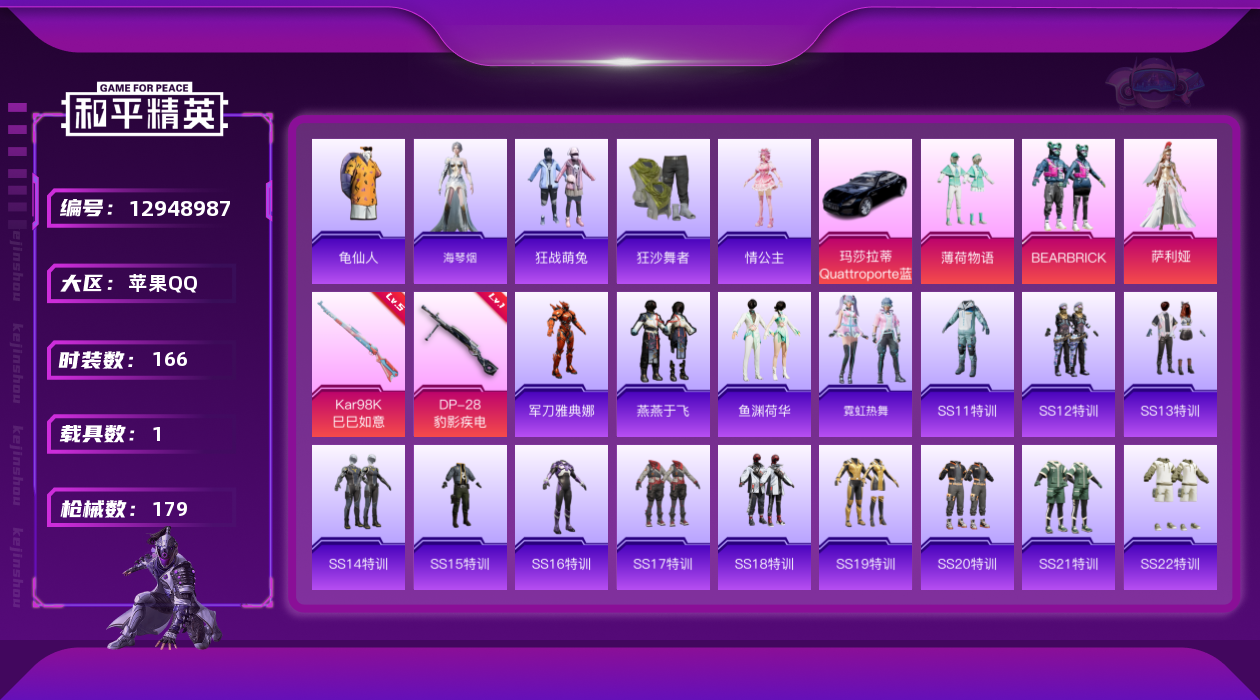Select the DP-28 豹影疾电 gun skin
Viewport: 1260px width, 700px height.
click(460, 364)
